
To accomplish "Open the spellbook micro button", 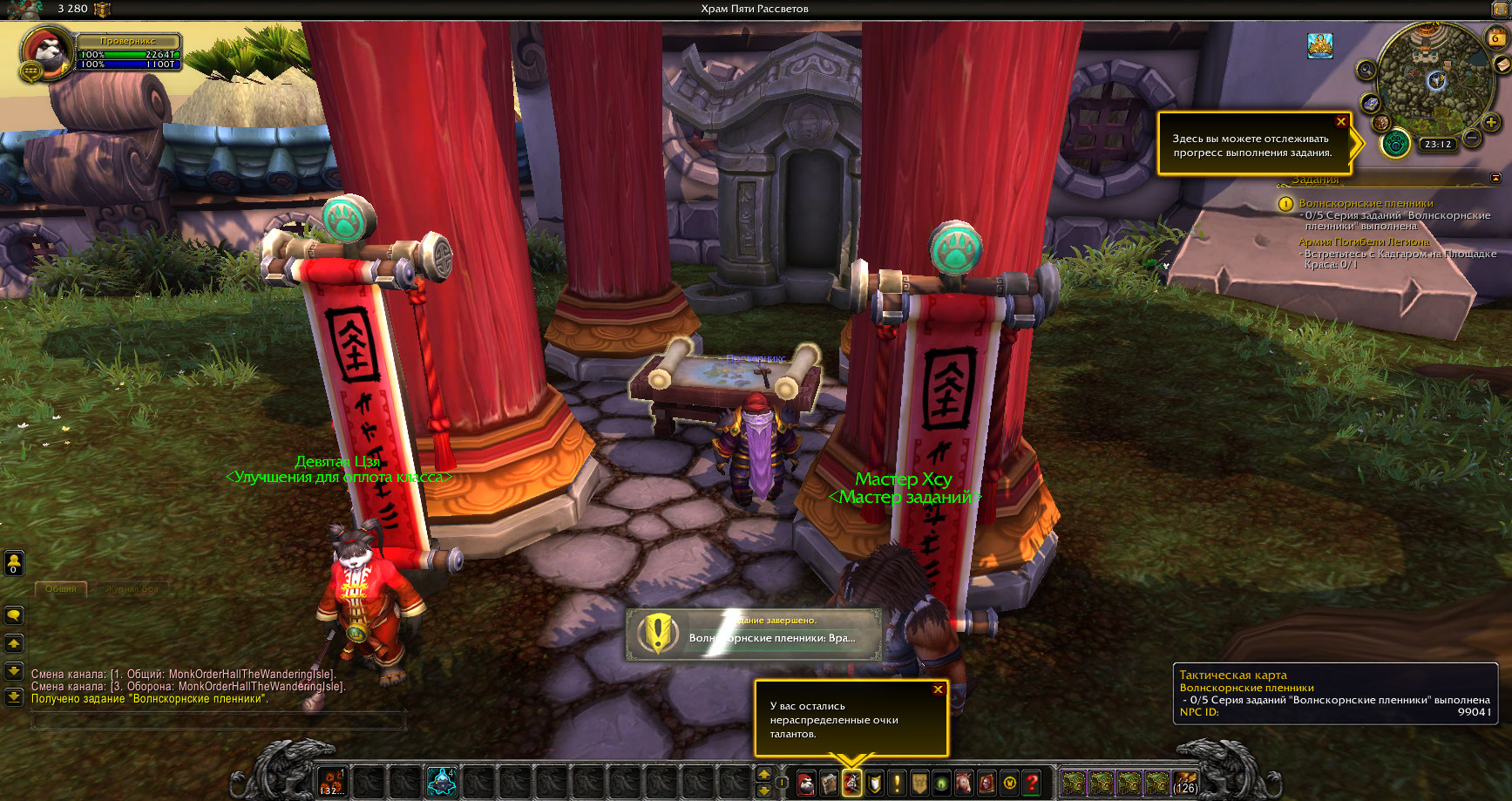I will tap(829, 783).
